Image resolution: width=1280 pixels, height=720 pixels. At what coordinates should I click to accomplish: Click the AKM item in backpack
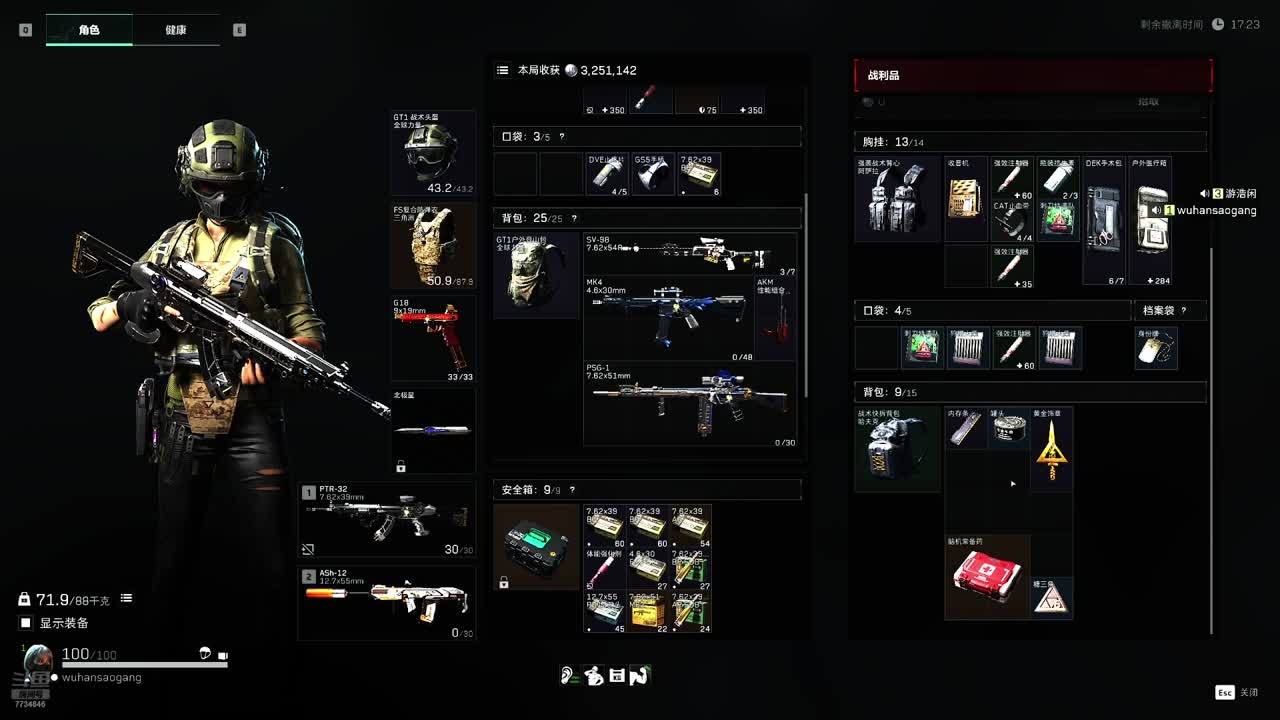point(776,318)
